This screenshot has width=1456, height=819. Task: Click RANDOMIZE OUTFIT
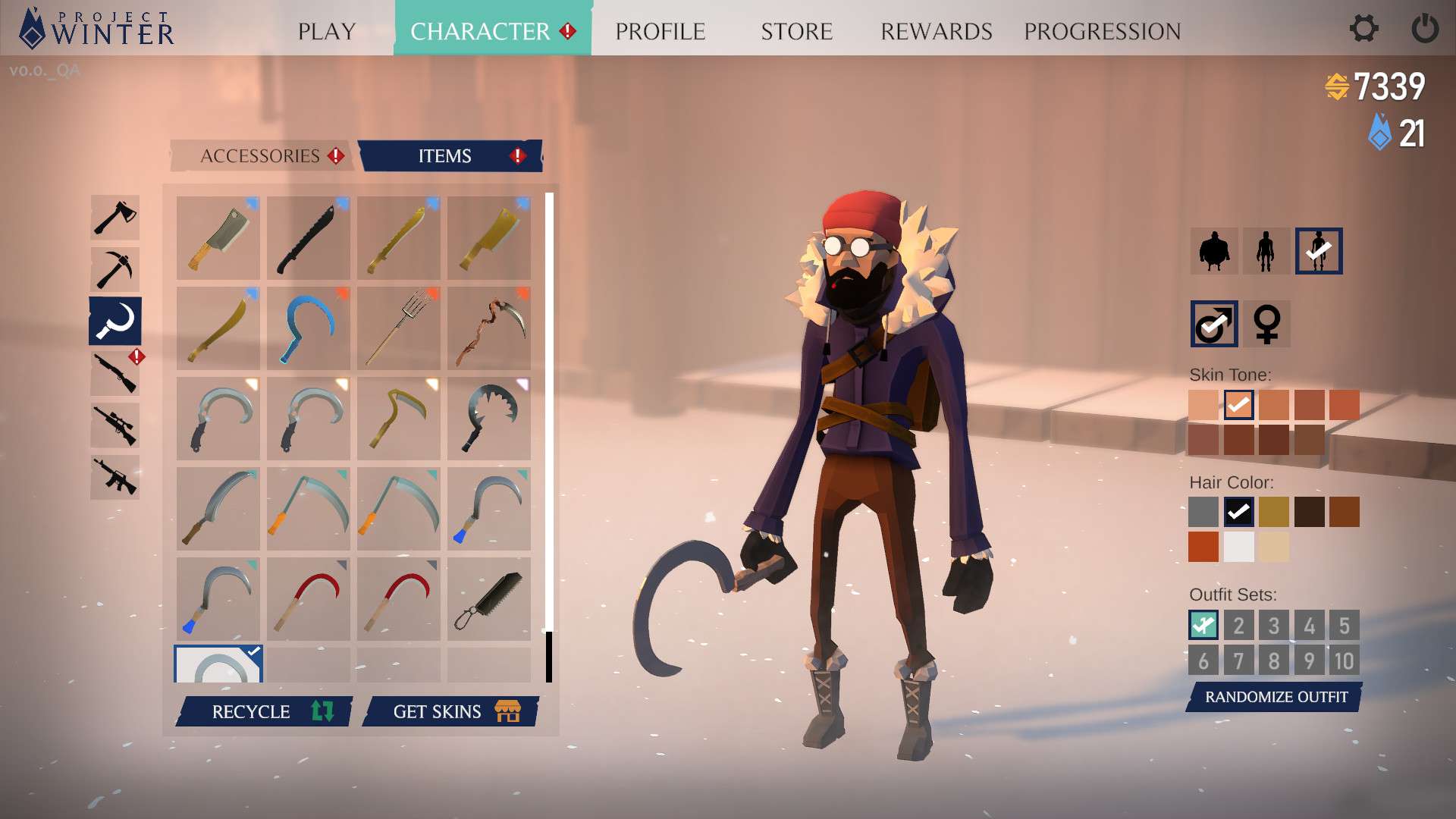point(1276,697)
